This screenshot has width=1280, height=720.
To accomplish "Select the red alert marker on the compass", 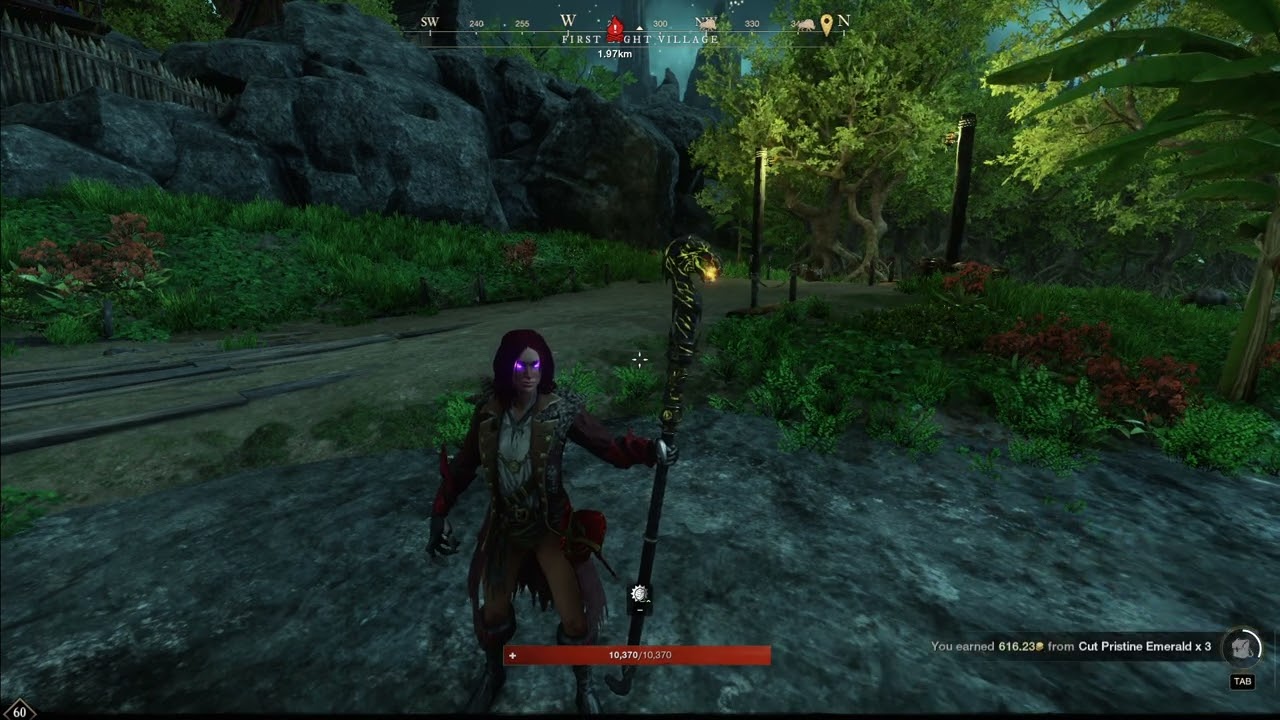I will click(x=616, y=27).
